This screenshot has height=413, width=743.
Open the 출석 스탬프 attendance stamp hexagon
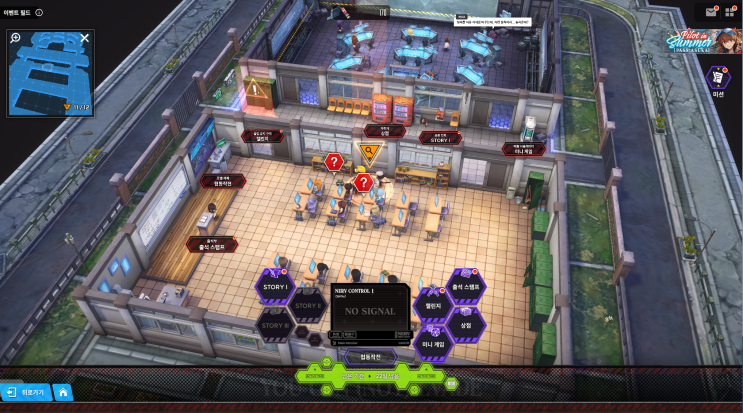[x=465, y=286]
